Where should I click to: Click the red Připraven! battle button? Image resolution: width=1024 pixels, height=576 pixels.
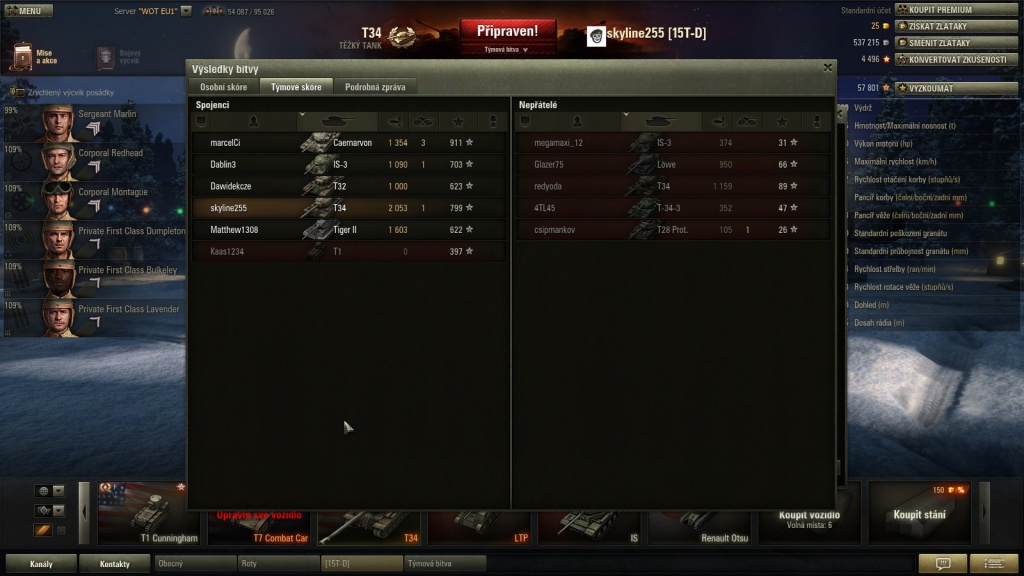[507, 32]
